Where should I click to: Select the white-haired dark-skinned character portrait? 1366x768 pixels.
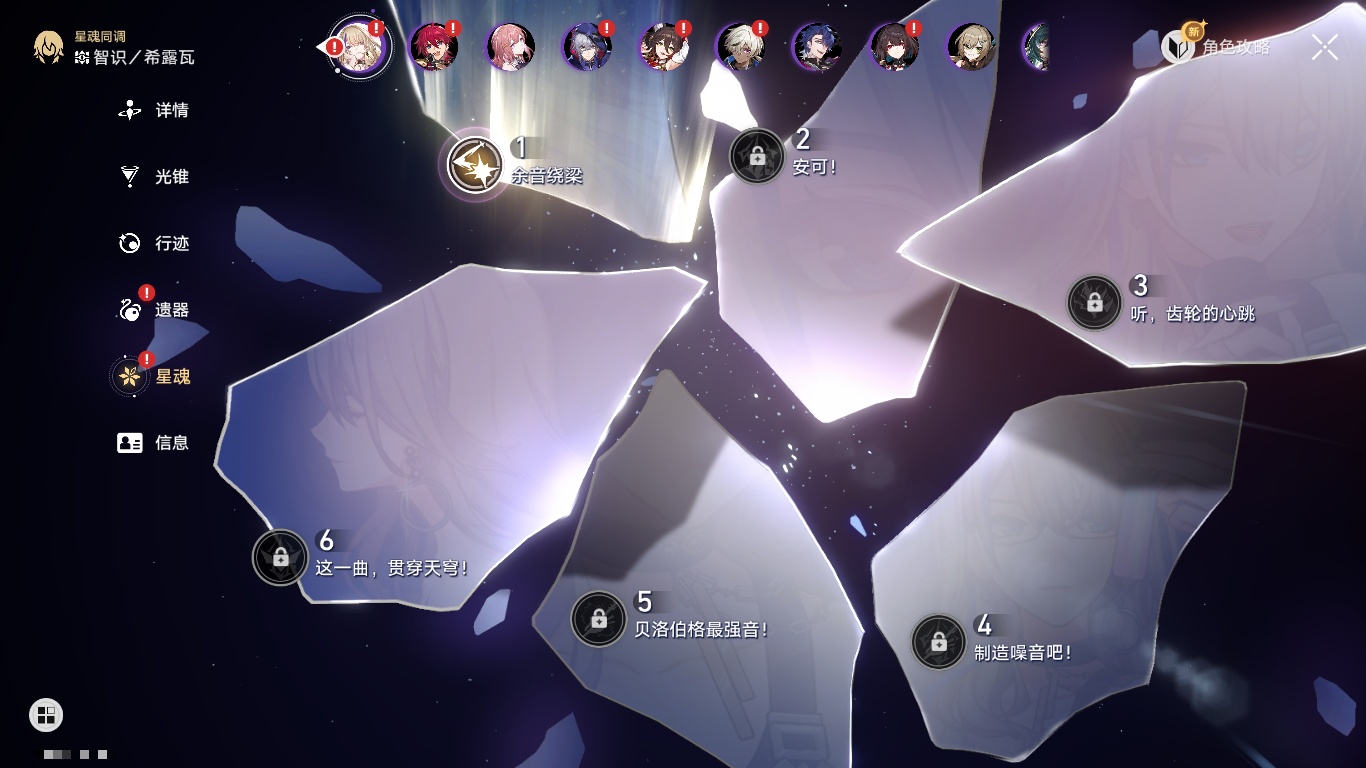[x=741, y=46]
